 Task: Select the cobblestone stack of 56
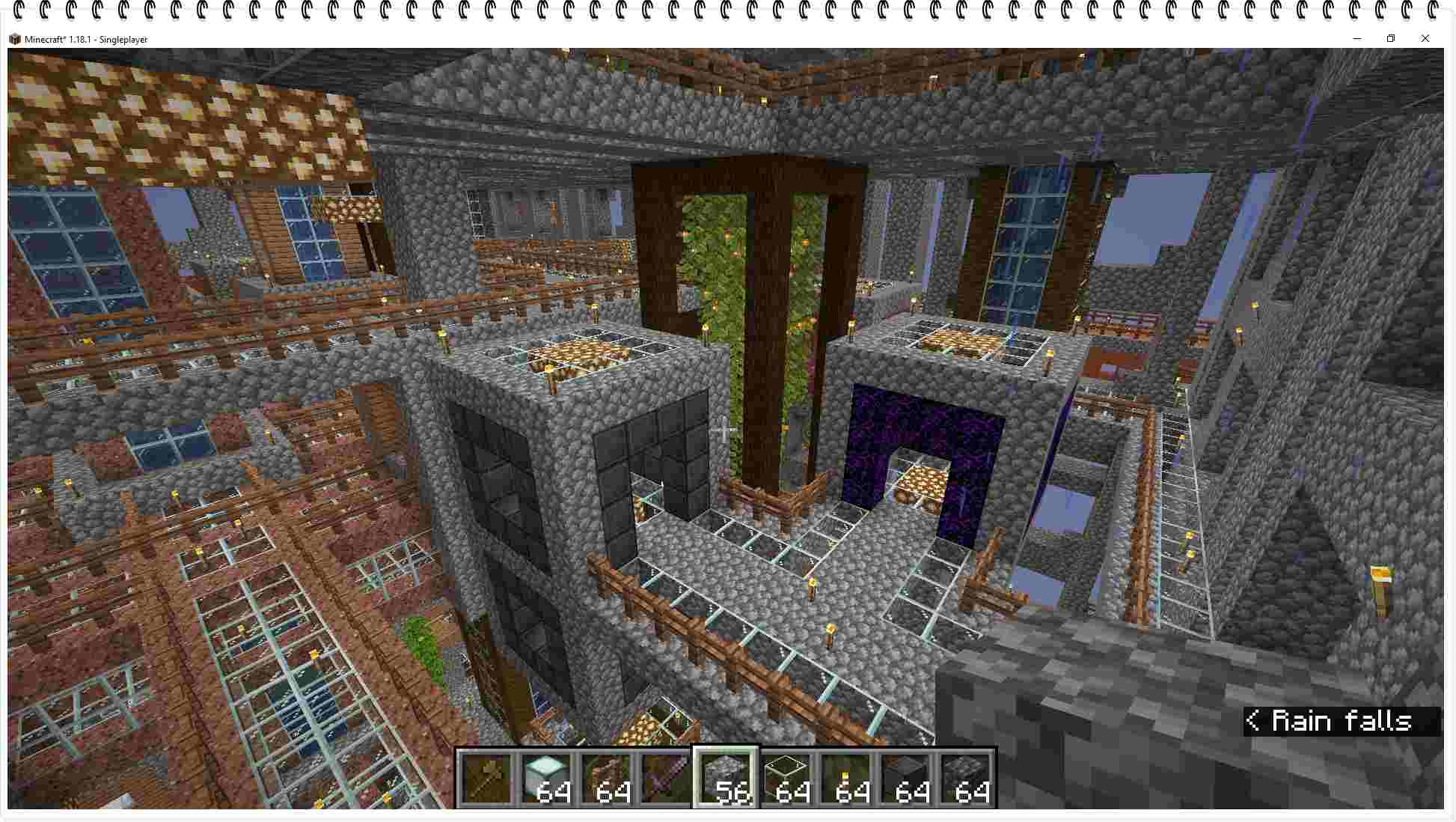[726, 778]
